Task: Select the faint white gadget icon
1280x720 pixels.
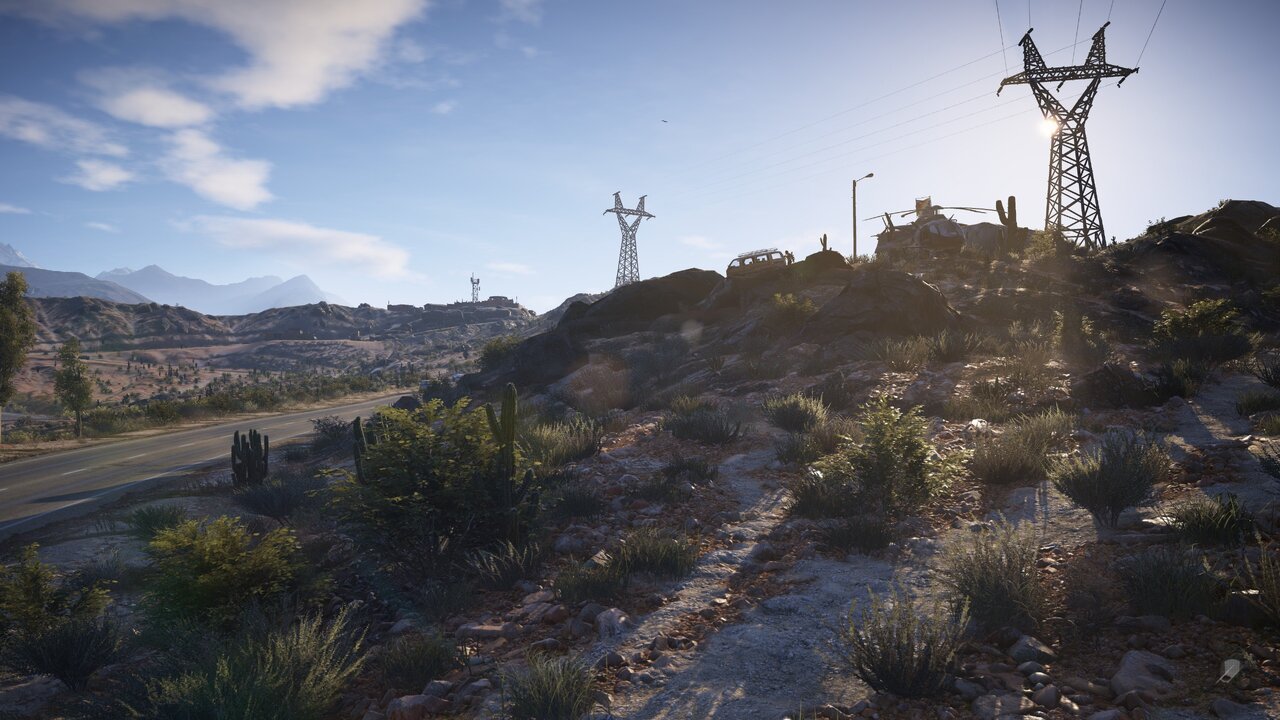Action: pyautogui.click(x=1230, y=669)
